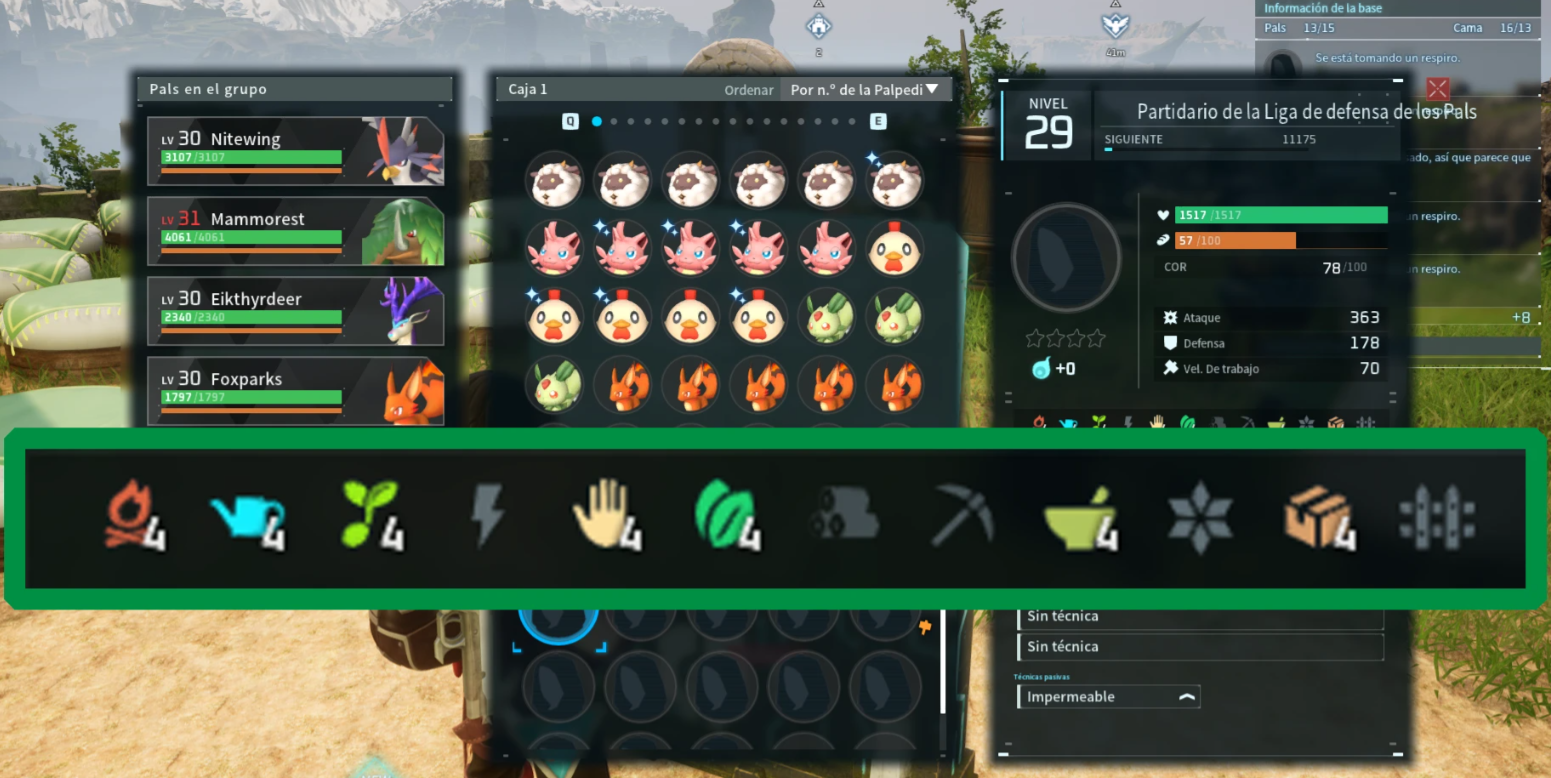Screen dimensions: 1551x778
Task: Select Nitewing in the party list
Action: (295, 151)
